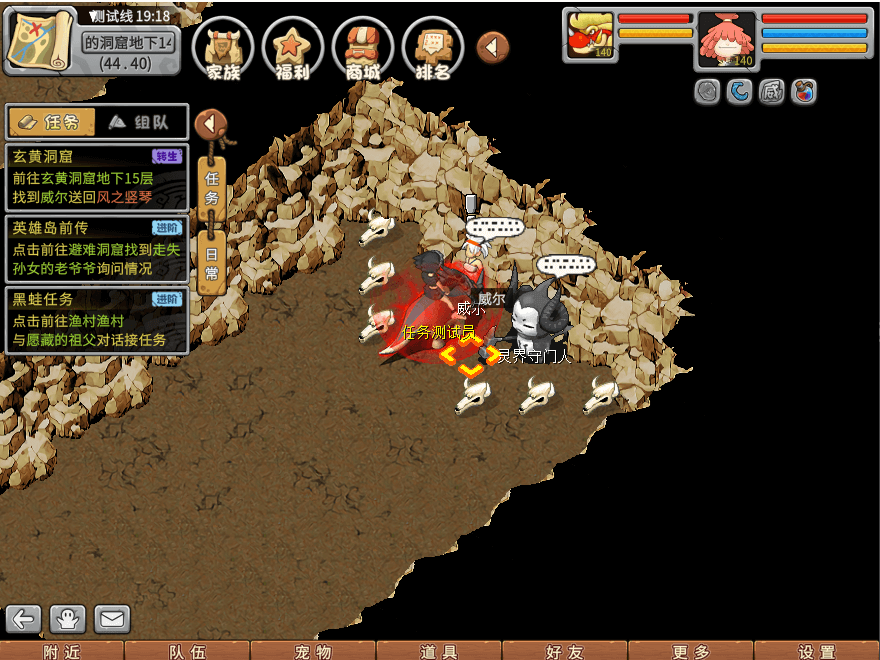Viewport: 880px width, 660px height.
Task: Open the 福利 welfare rewards menu
Action: [x=292, y=48]
